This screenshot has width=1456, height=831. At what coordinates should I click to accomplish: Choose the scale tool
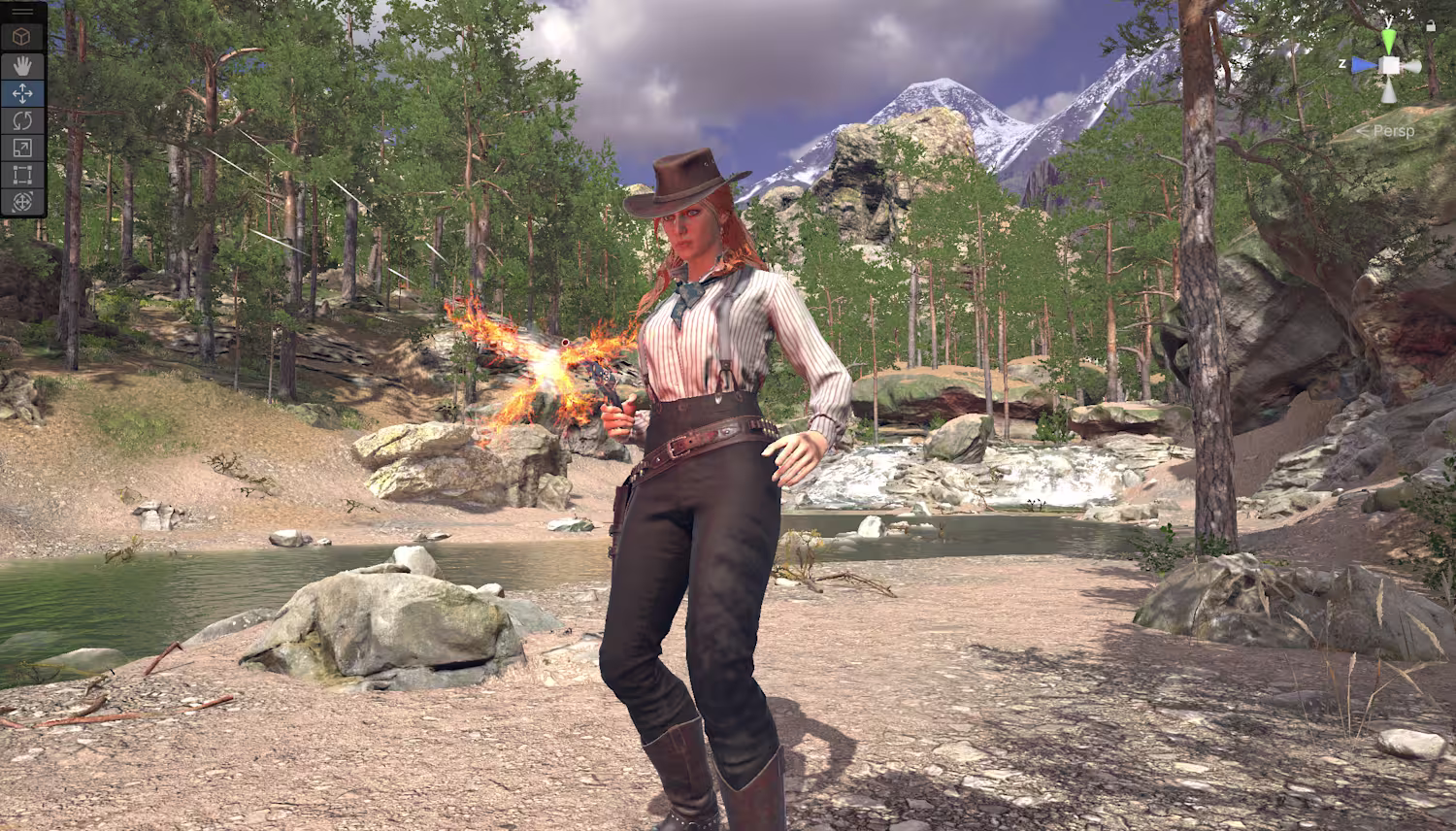[23, 148]
